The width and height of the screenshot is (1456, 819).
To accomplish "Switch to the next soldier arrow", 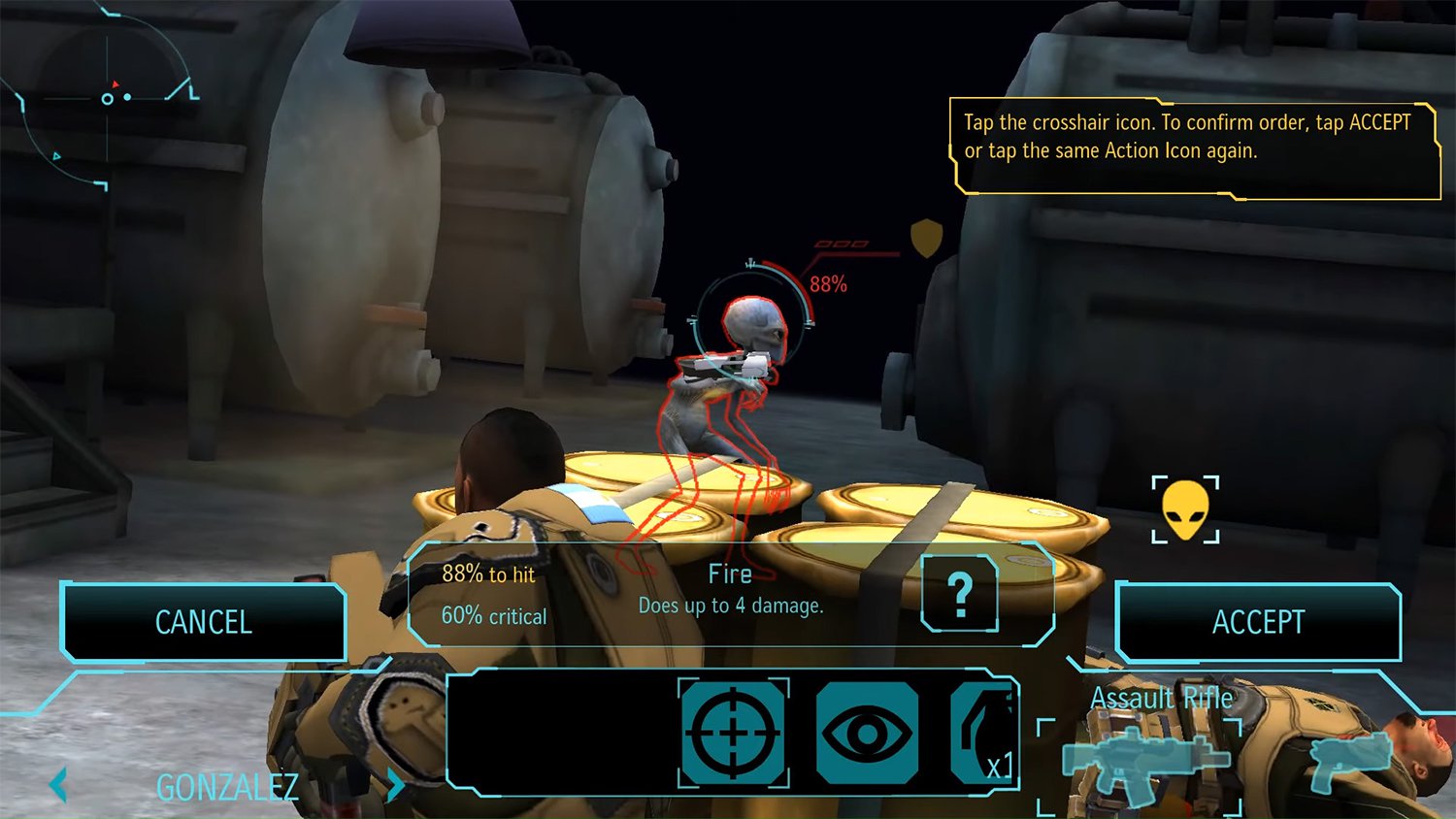I will point(394,784).
